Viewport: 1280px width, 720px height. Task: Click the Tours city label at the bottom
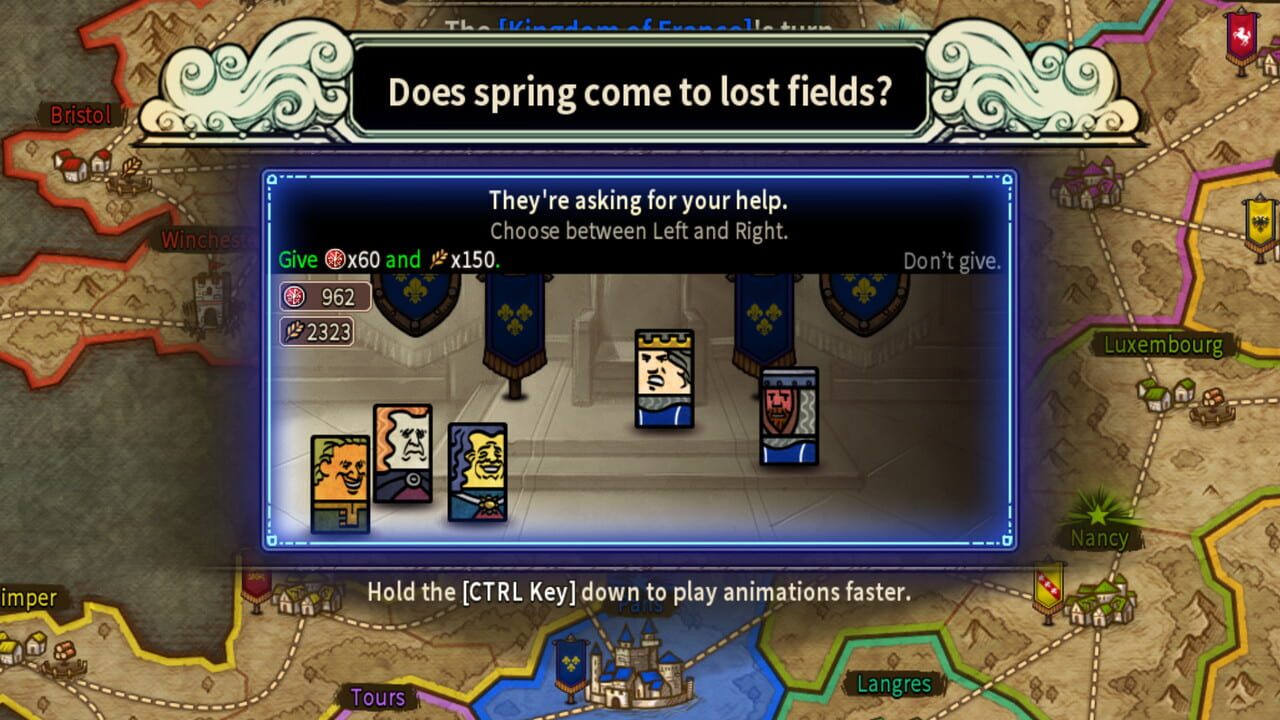point(378,697)
